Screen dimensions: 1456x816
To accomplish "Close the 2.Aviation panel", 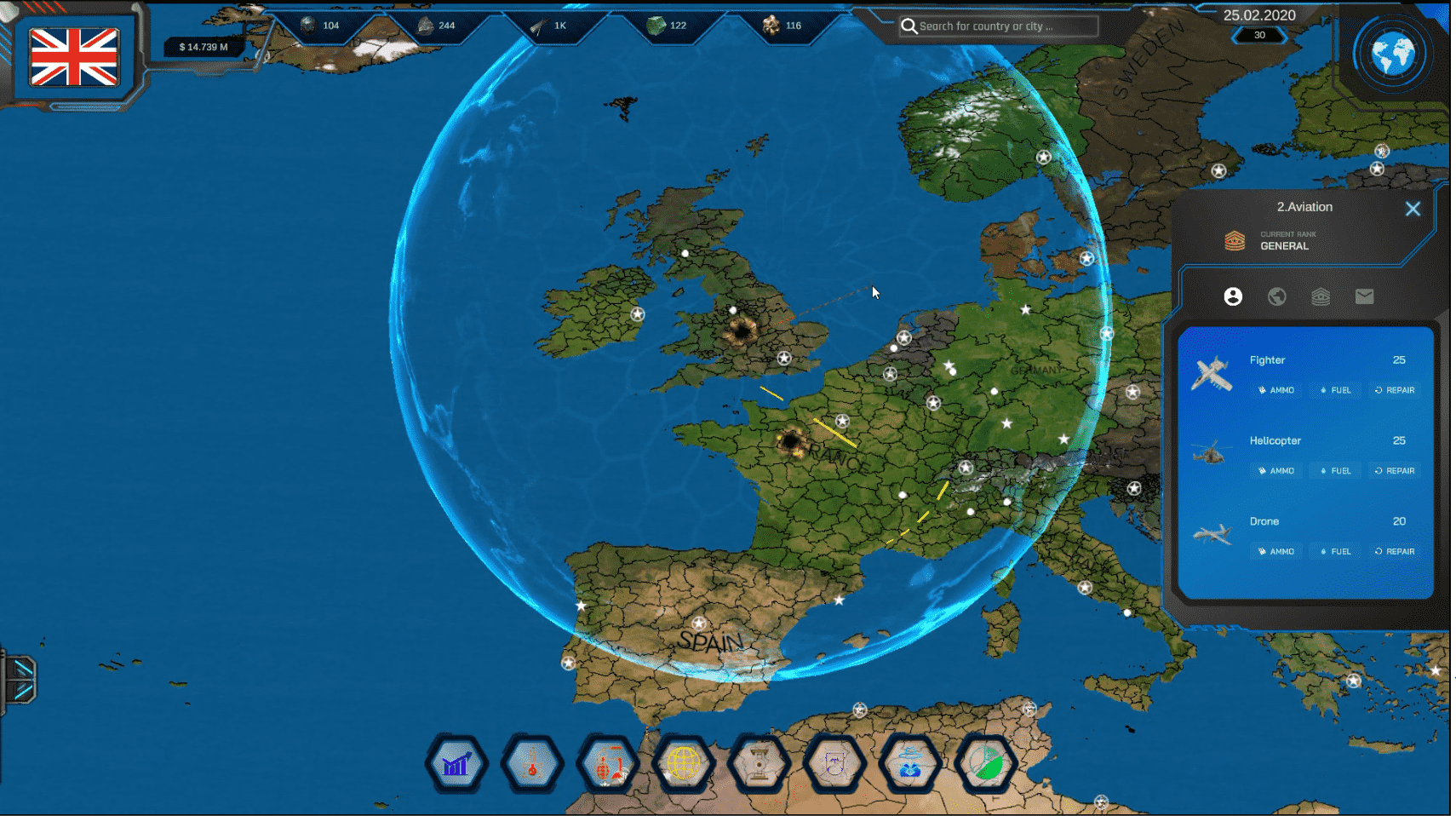I will pyautogui.click(x=1413, y=209).
